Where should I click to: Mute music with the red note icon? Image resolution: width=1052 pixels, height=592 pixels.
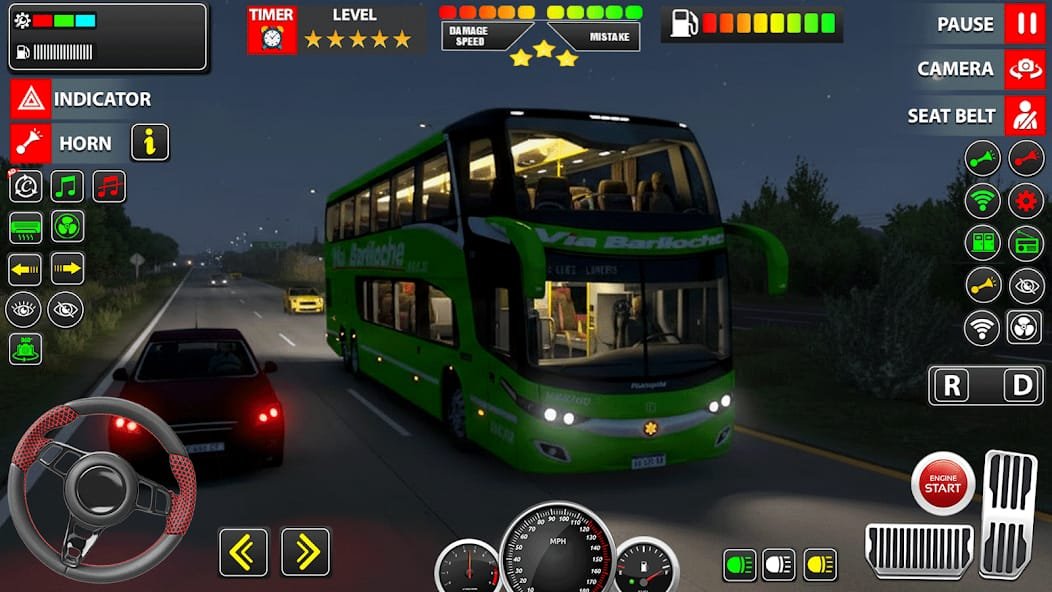coord(109,186)
